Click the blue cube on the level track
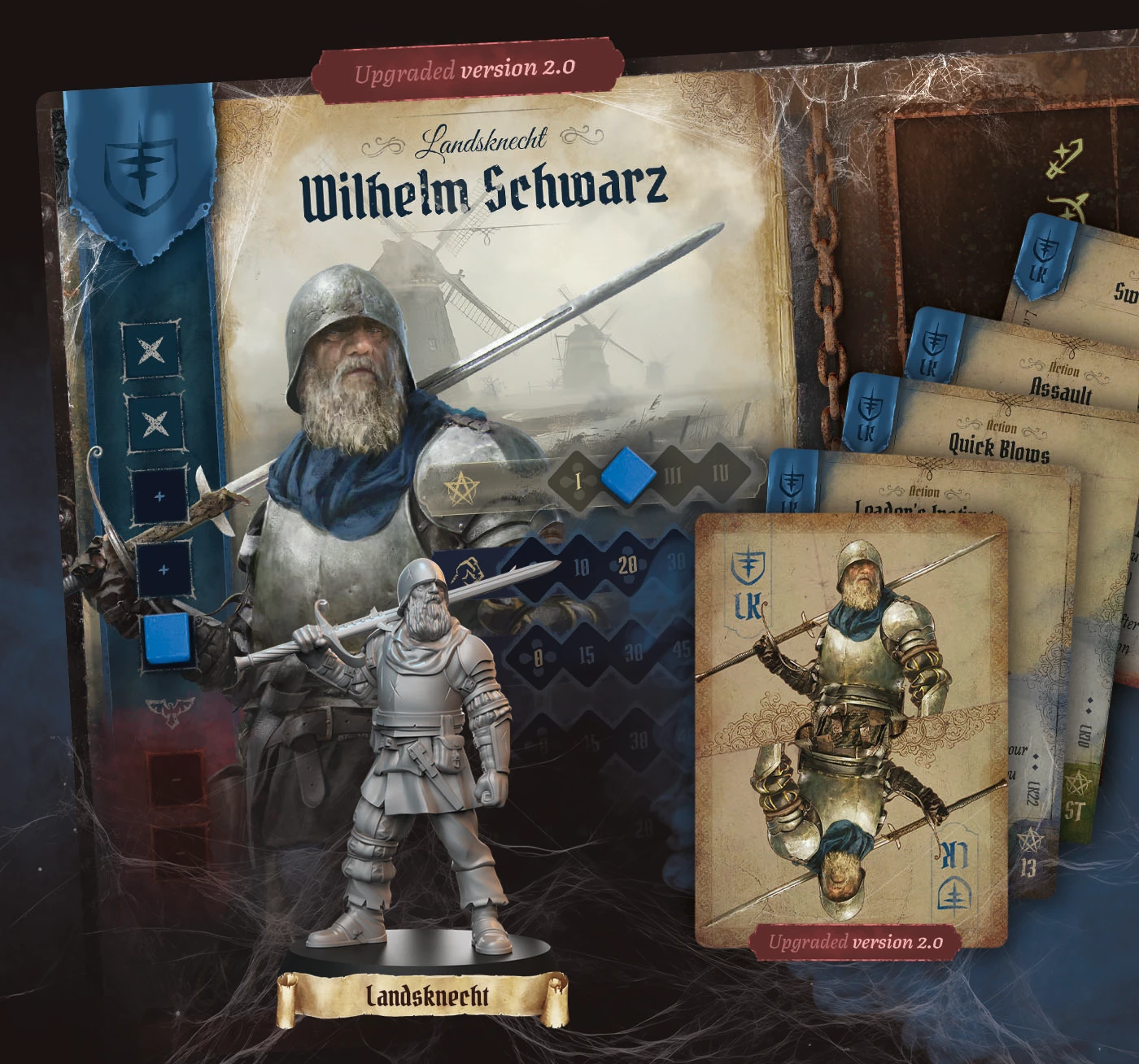Screen dimensions: 1139x1064 [626, 476]
